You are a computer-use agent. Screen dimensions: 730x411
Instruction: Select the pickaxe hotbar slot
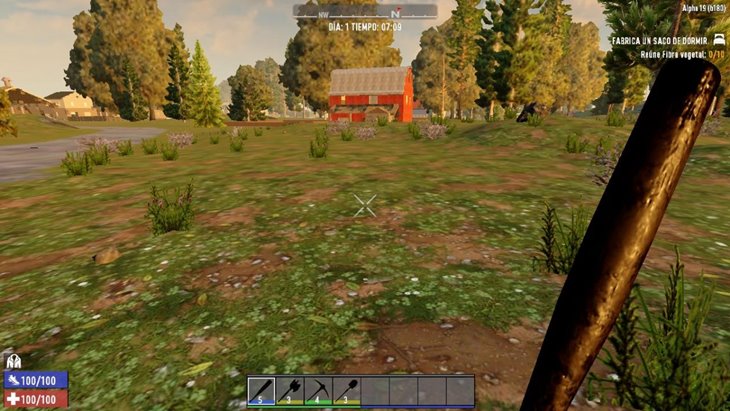[x=318, y=390]
